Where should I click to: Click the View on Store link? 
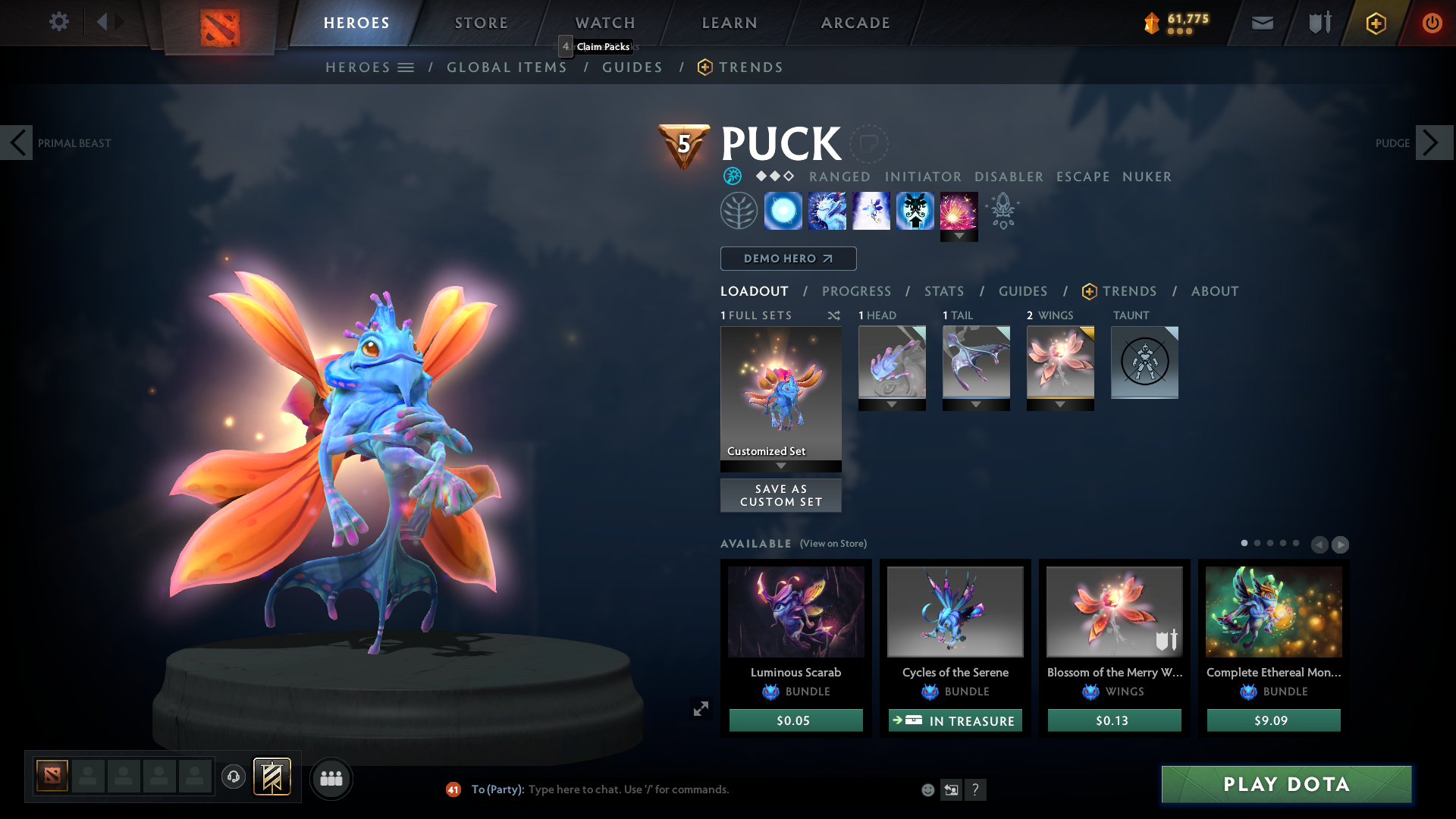833,544
